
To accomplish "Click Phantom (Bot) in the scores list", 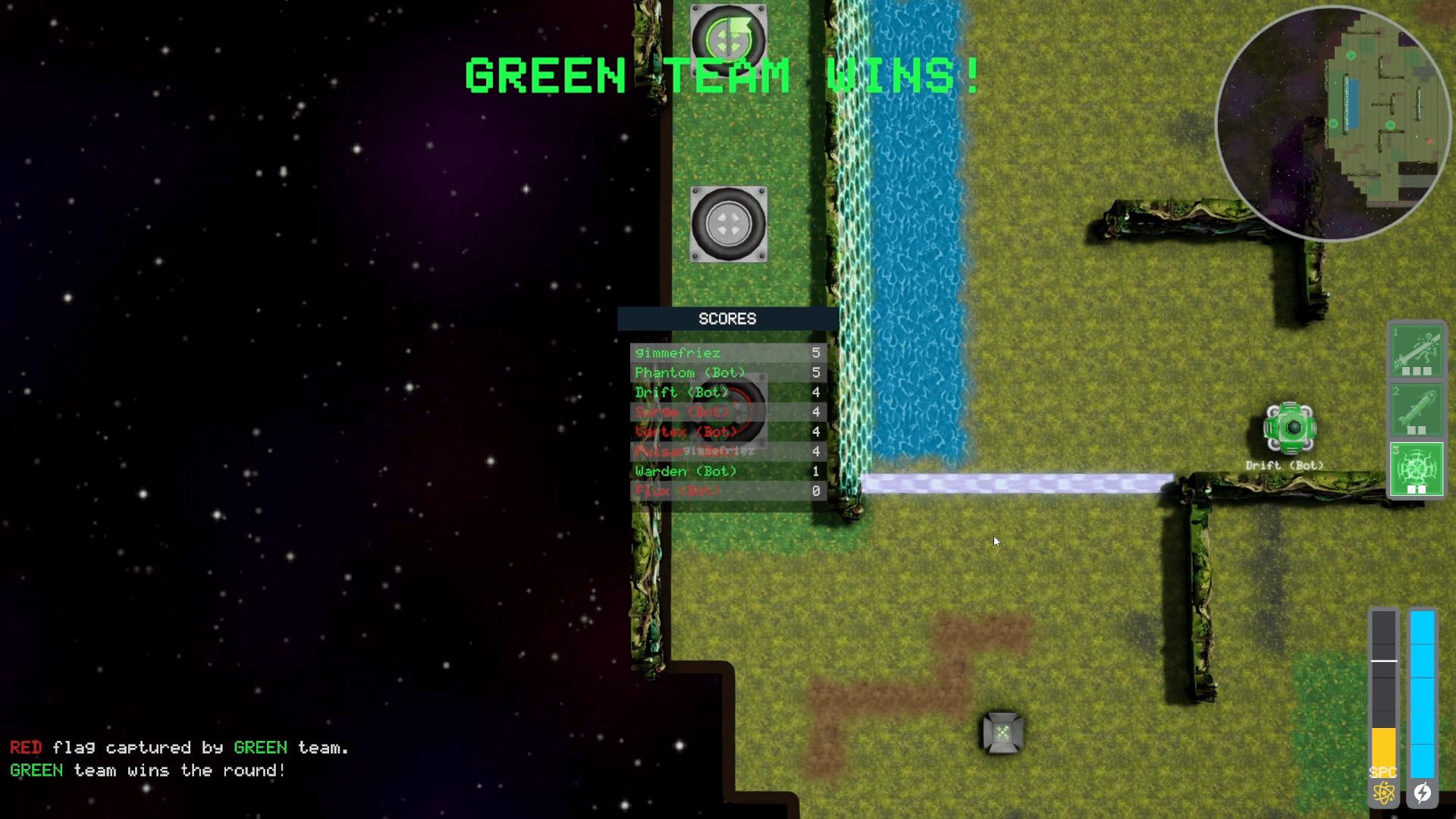I will point(689,372).
